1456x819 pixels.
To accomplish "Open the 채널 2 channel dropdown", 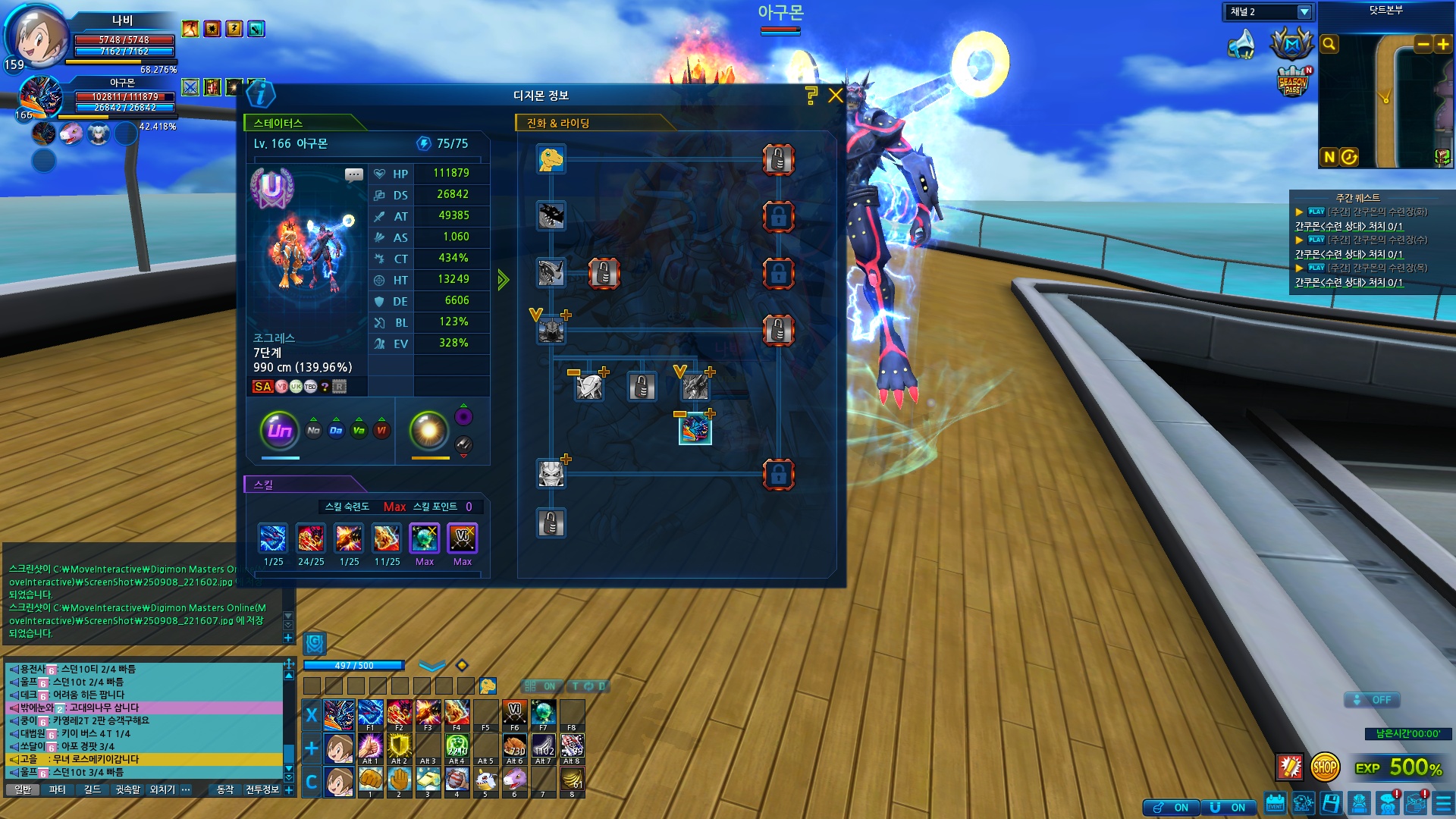I will pos(1304,12).
